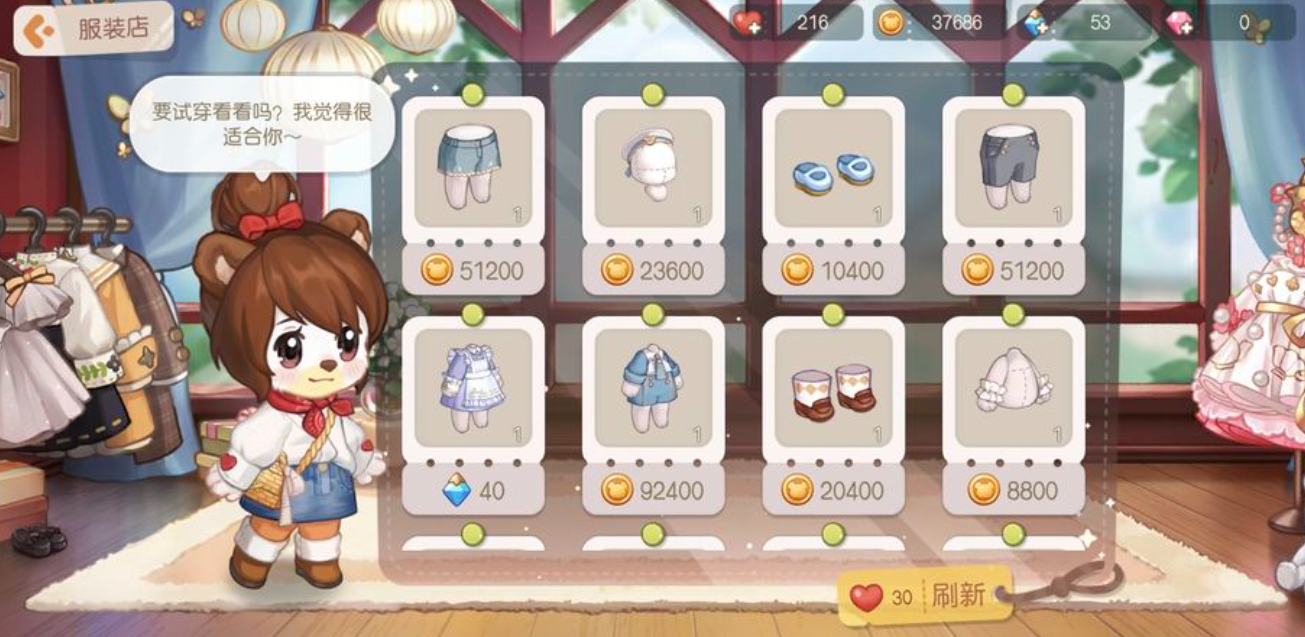This screenshot has height=637, width=1305.
Task: Add more hearts with the heart icon
Action: (748, 23)
